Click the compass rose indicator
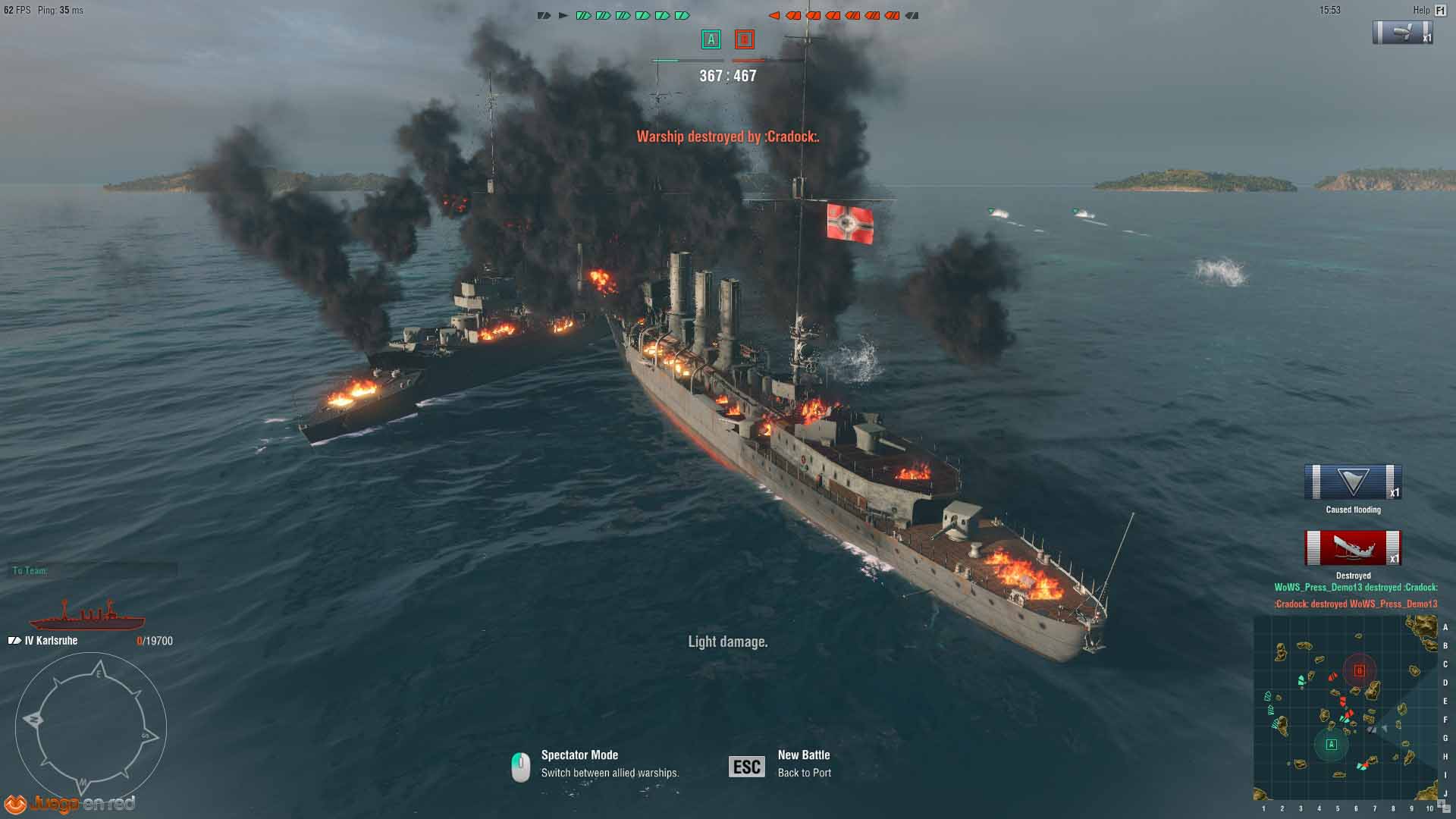This screenshot has width=1456, height=819. (x=90, y=728)
